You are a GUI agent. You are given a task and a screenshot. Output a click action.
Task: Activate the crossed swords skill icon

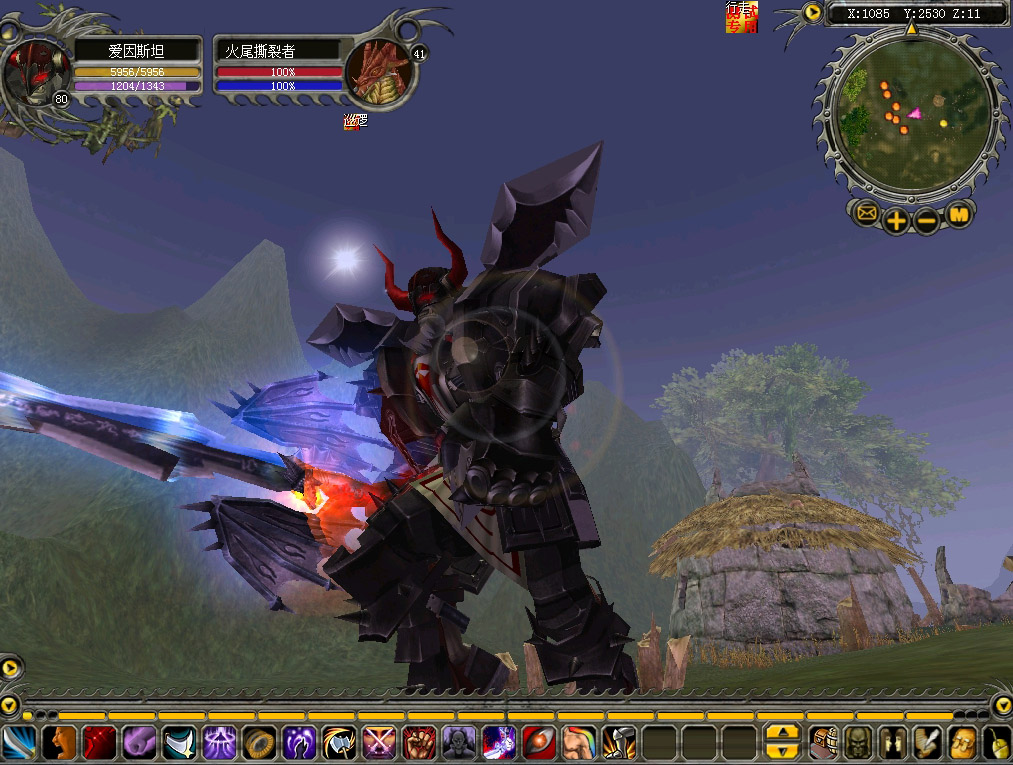point(380,743)
